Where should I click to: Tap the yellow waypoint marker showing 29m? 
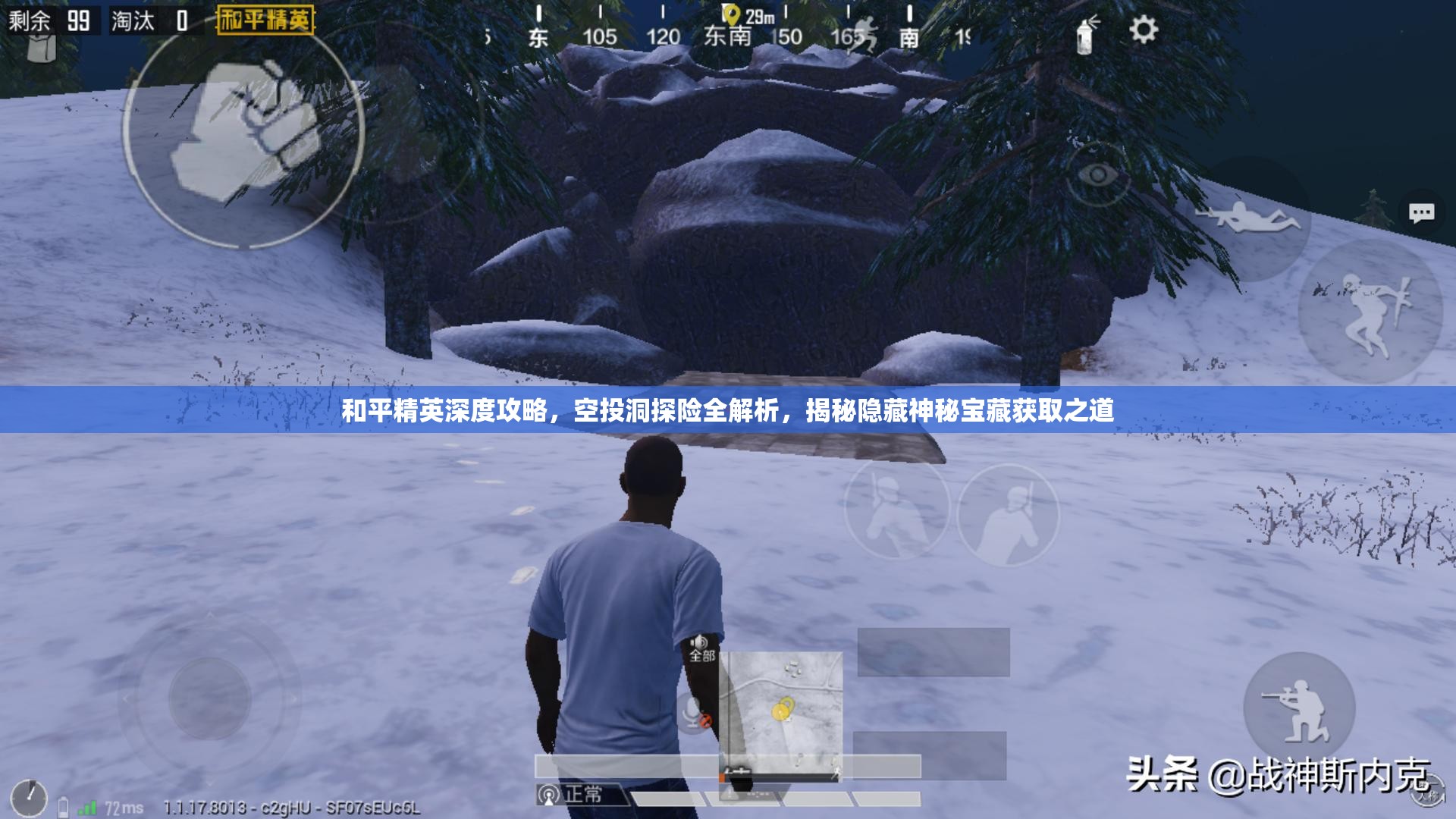731,14
